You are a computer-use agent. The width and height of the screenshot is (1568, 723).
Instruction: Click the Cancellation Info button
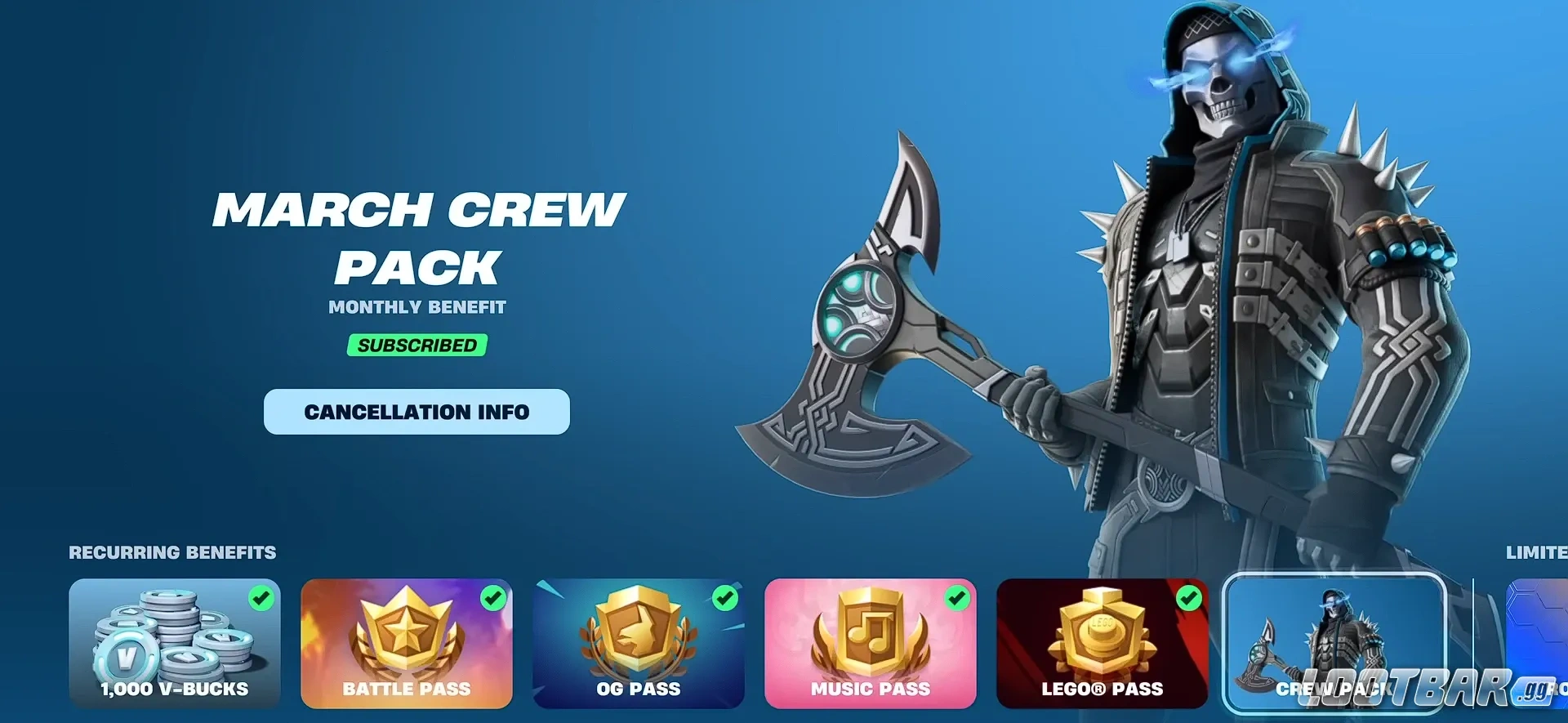point(416,412)
